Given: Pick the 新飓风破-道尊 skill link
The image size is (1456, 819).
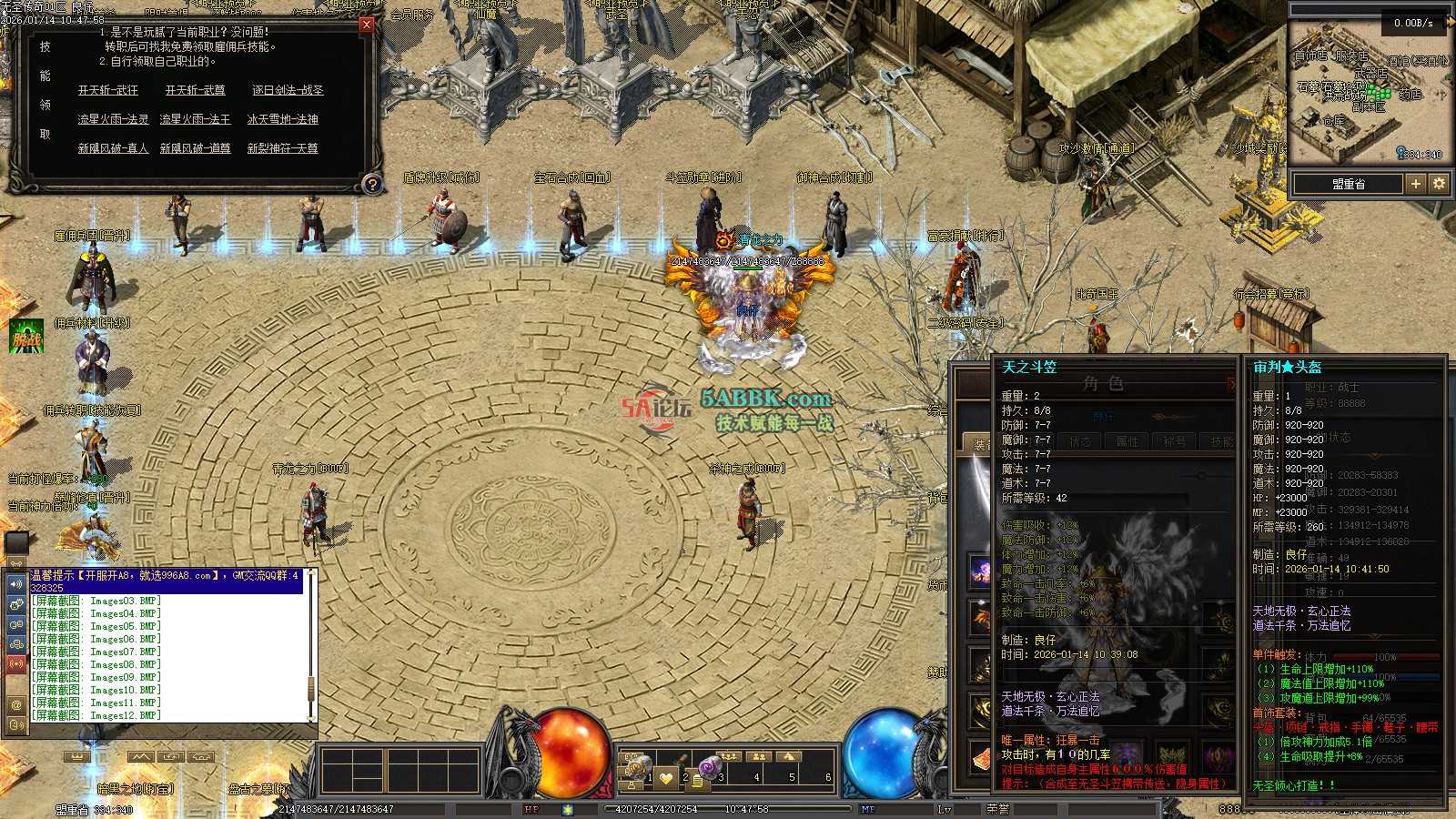Looking at the screenshot, I should (195, 148).
